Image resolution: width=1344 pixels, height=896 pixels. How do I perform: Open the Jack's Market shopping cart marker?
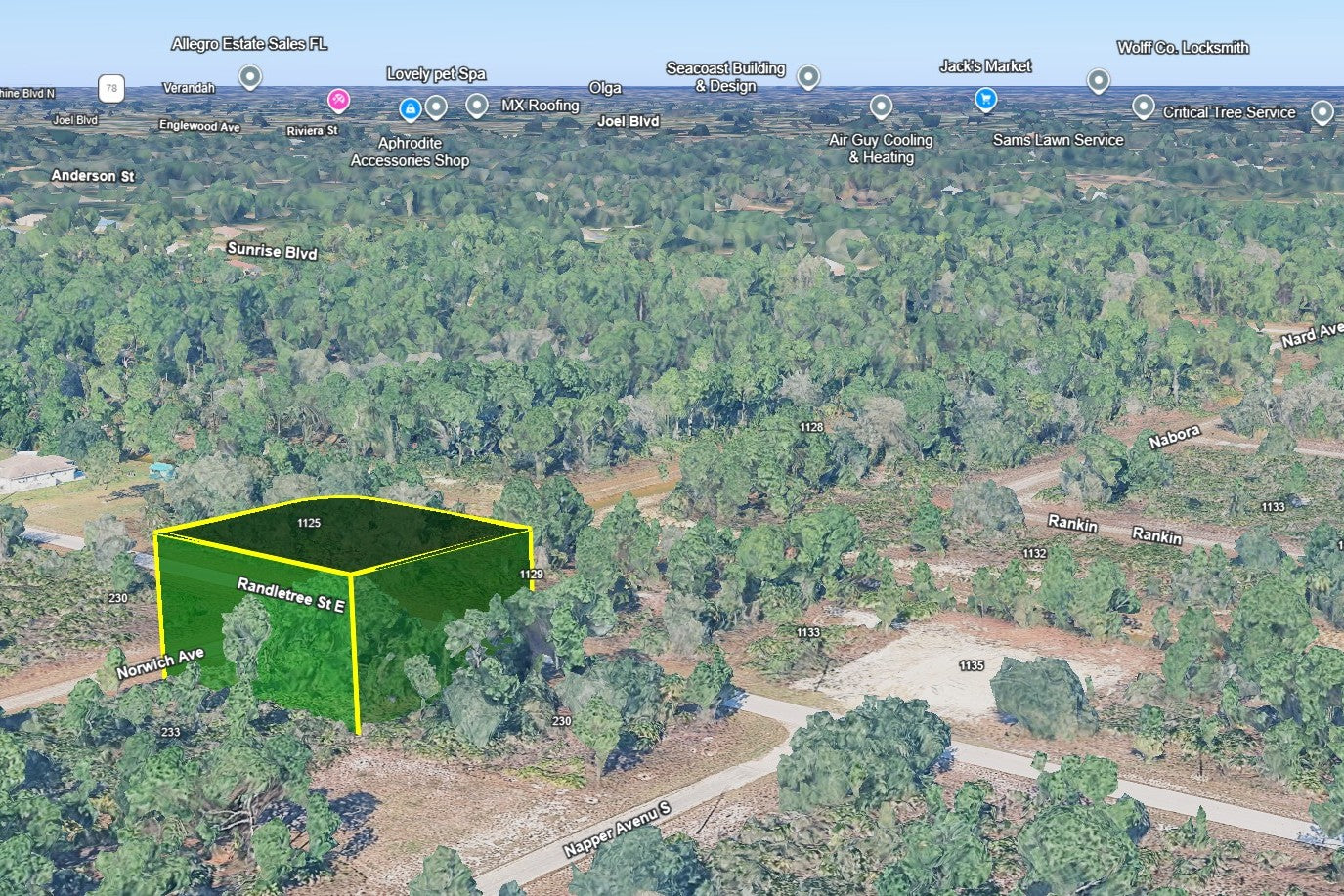(x=985, y=98)
